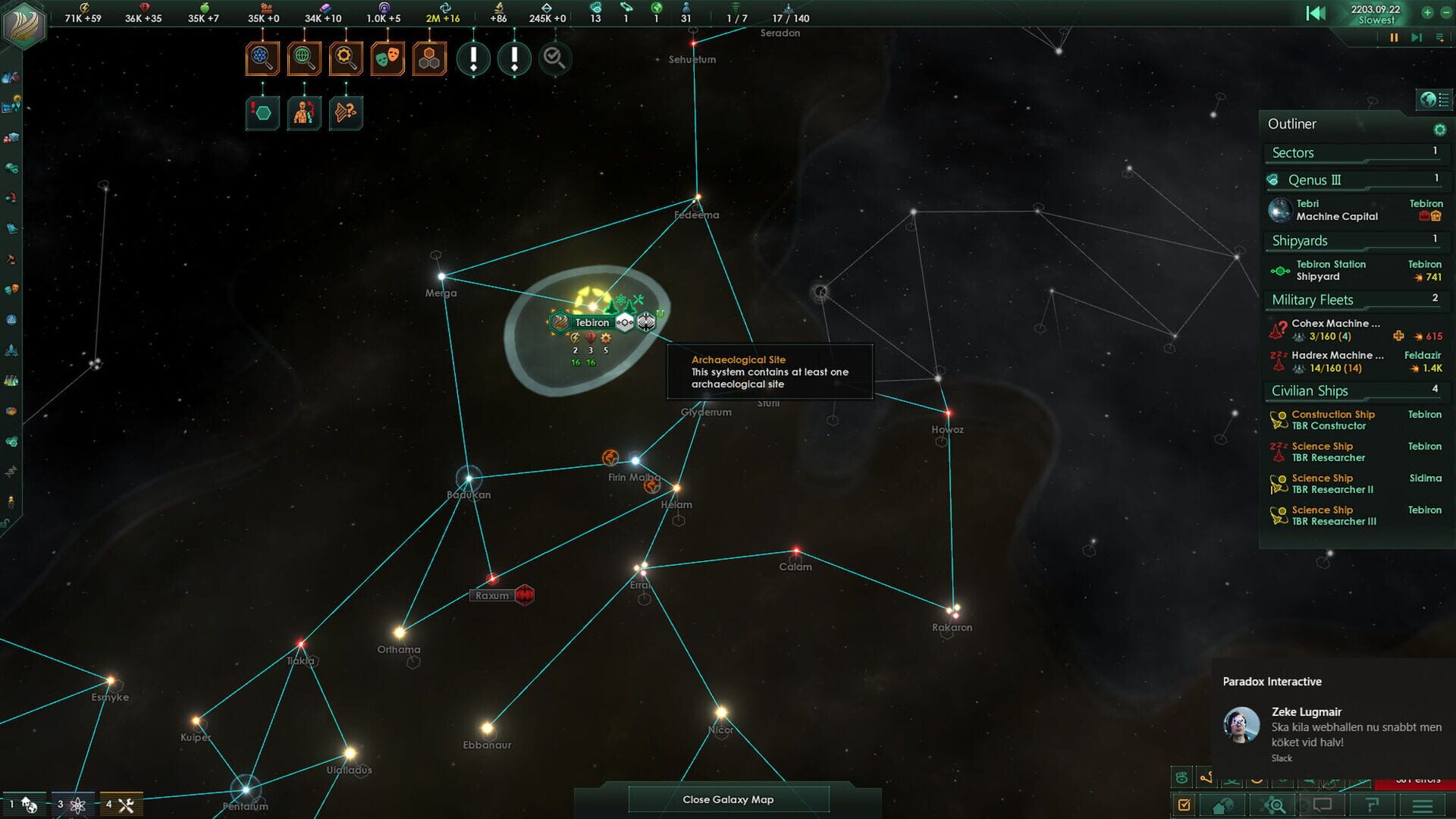Open the globe magnifying-glass alert icon
This screenshot has width=1456, height=819.
coord(304,58)
